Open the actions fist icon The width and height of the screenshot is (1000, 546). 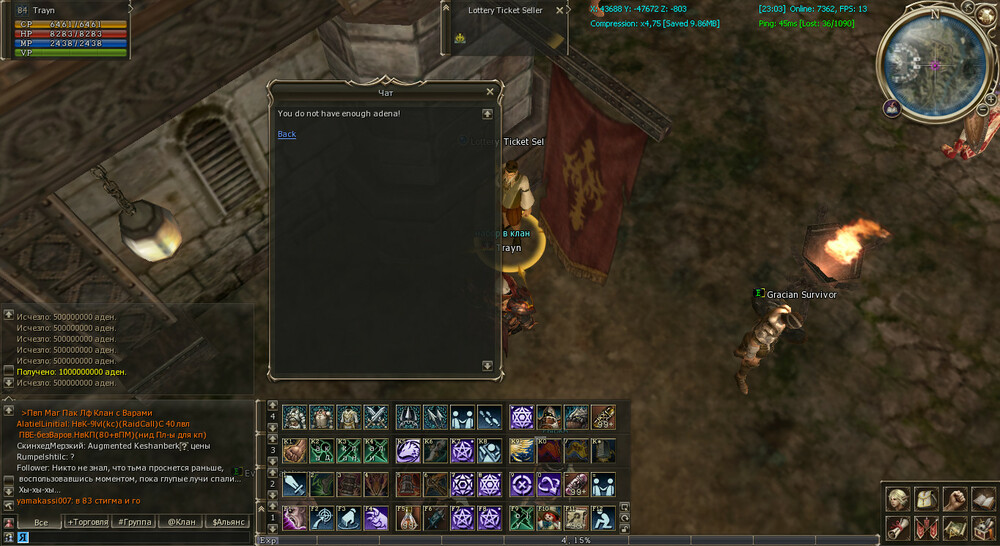(x=955, y=499)
